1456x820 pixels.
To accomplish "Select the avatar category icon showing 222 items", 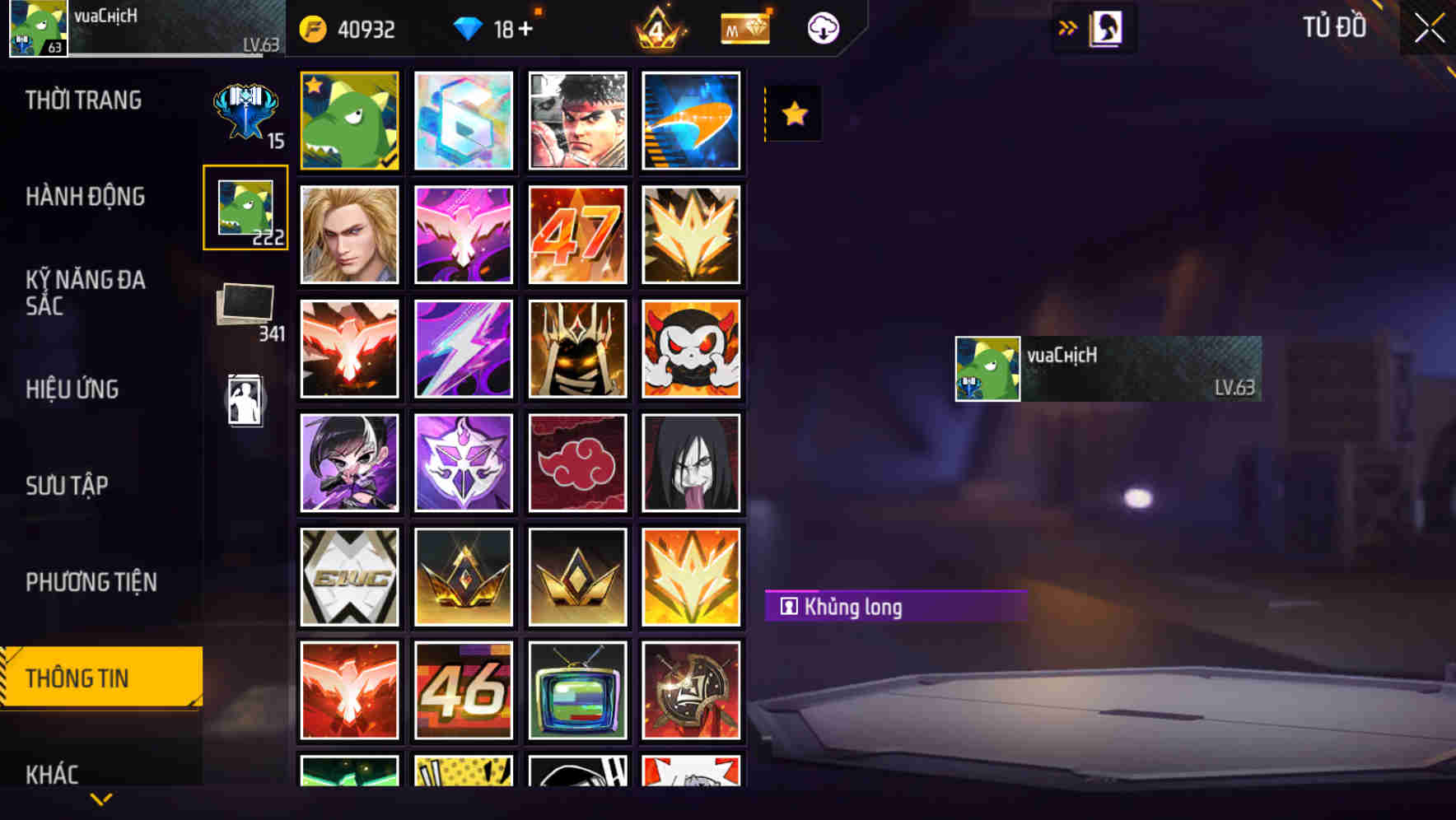I will point(245,207).
